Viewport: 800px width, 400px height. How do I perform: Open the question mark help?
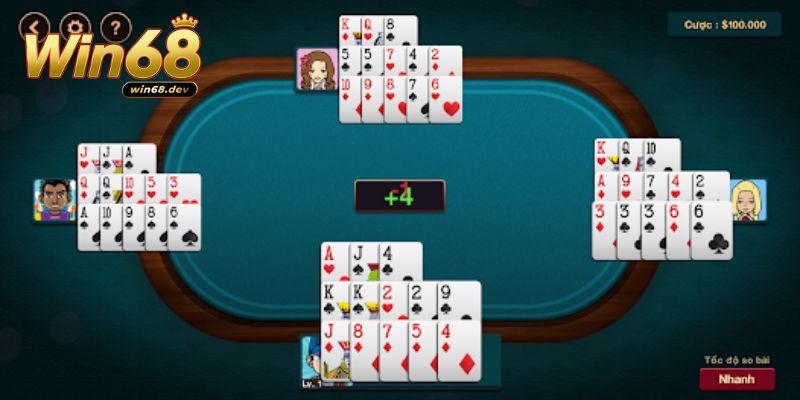click(x=115, y=23)
